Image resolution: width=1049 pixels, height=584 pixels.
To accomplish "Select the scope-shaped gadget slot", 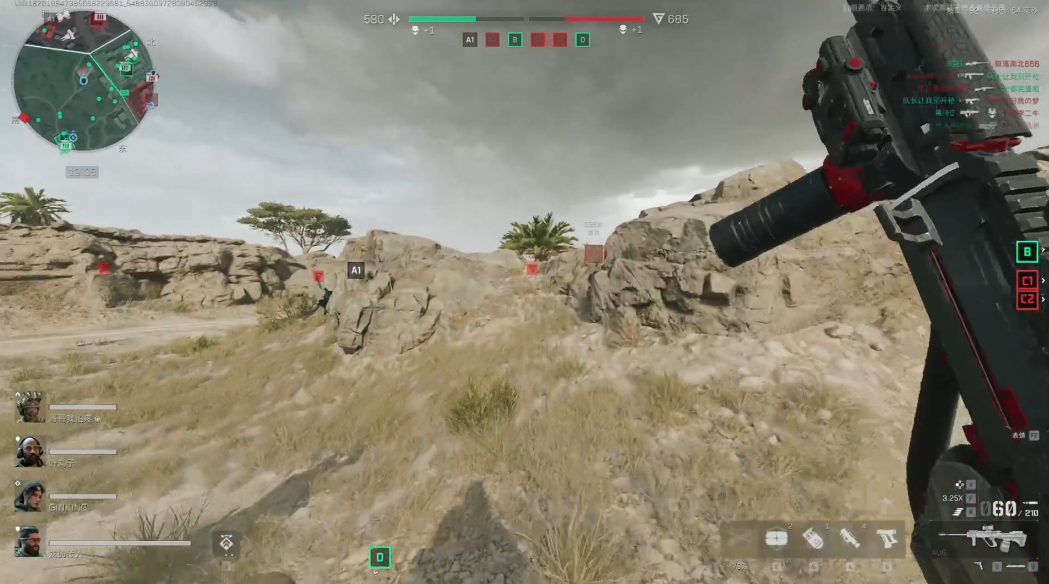I will tap(850, 539).
